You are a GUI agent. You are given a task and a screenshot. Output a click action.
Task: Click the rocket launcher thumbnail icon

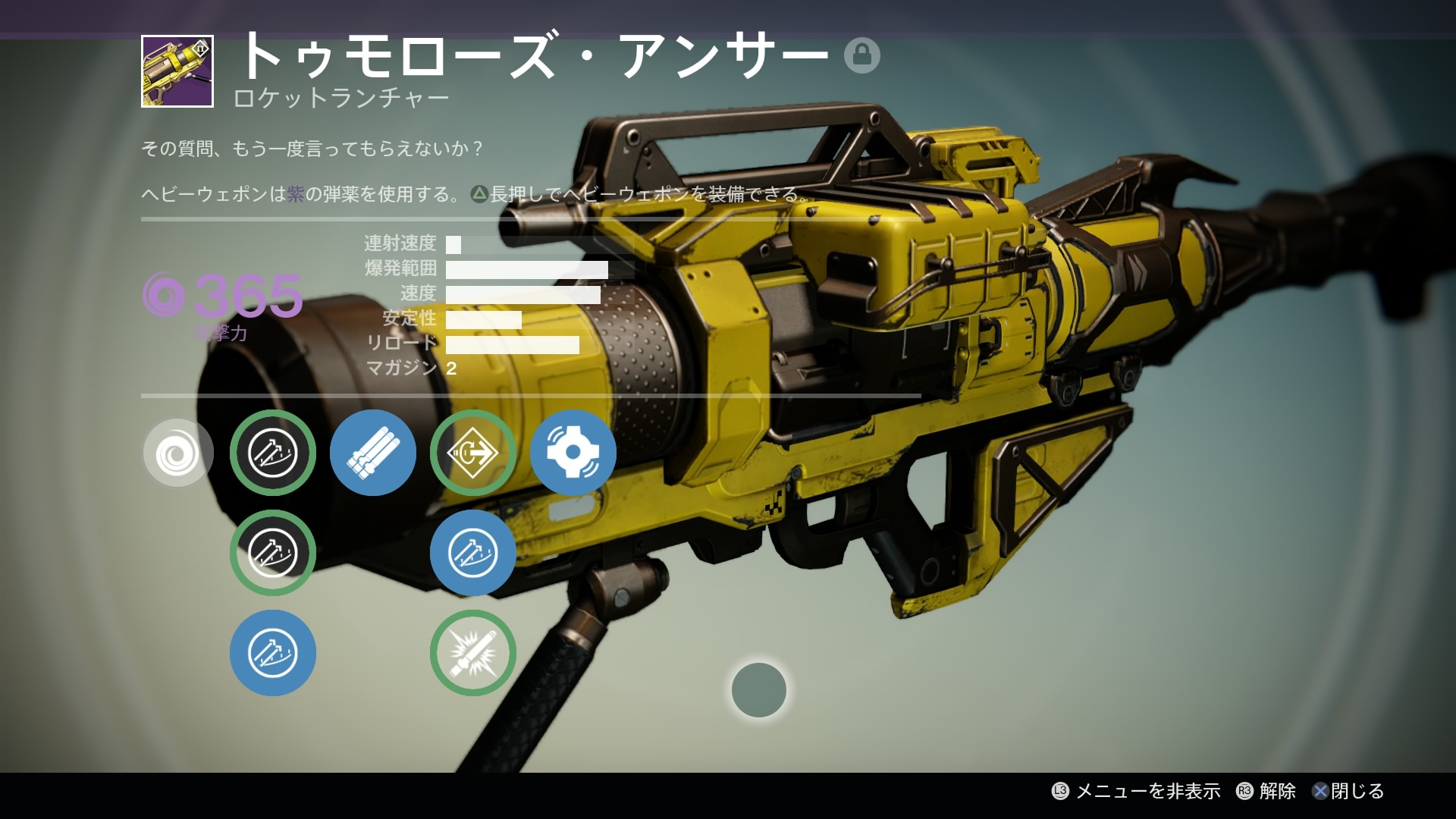[177, 71]
